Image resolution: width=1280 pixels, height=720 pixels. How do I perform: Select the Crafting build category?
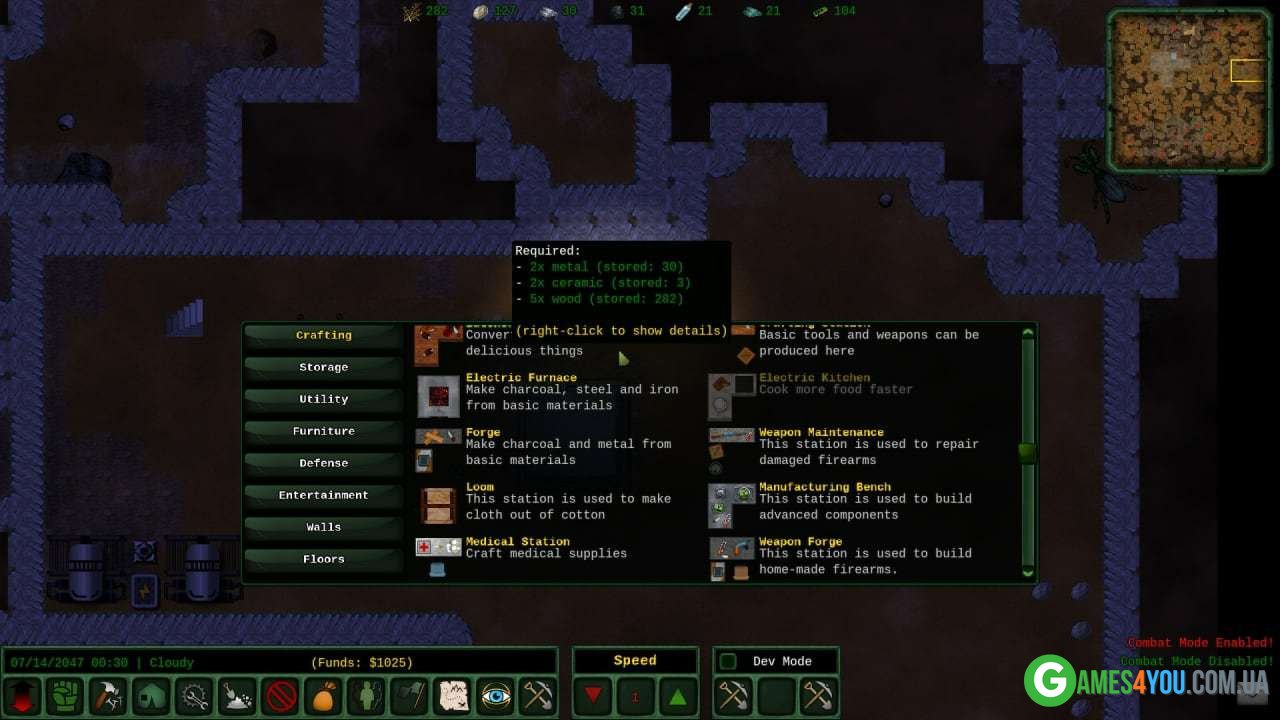click(x=323, y=335)
